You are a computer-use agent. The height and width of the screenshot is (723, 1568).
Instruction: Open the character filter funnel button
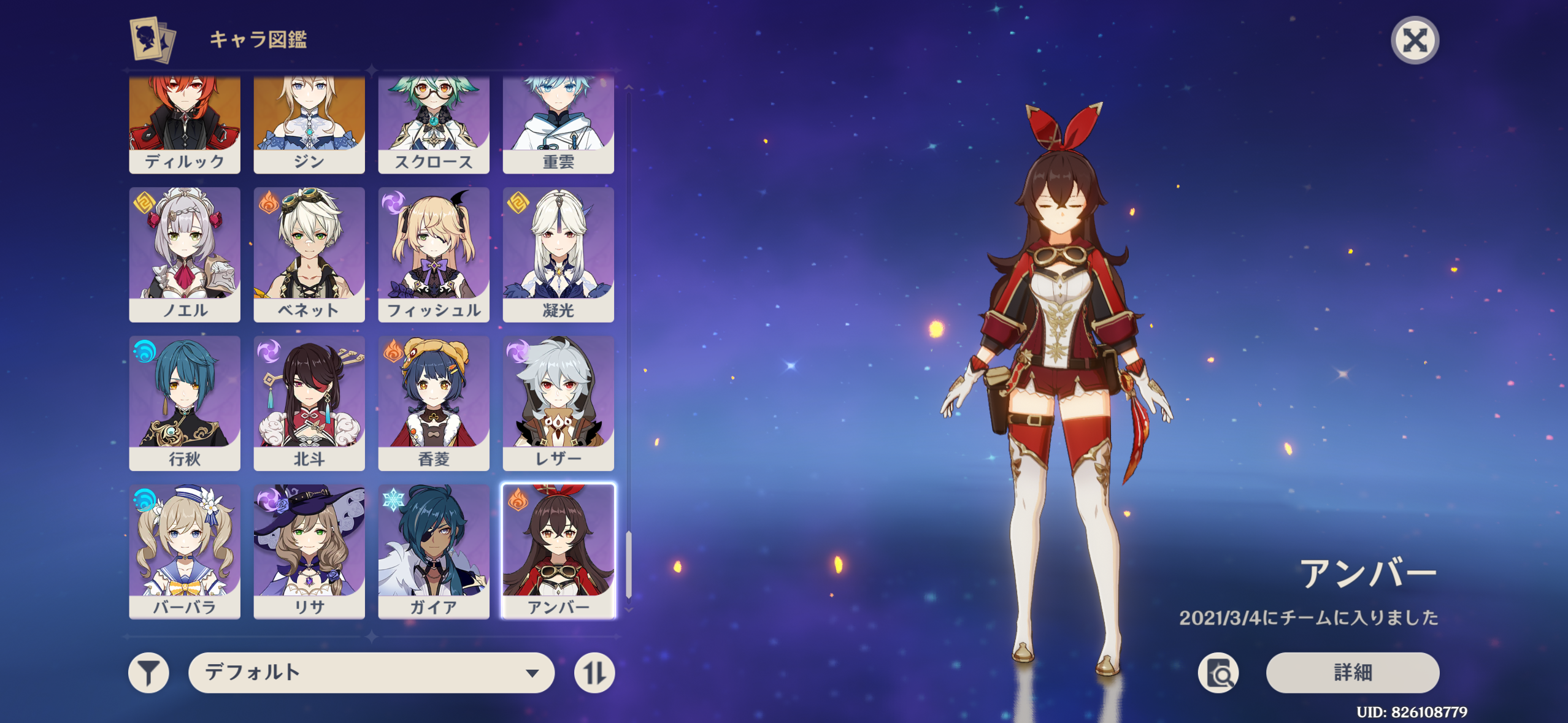click(148, 673)
